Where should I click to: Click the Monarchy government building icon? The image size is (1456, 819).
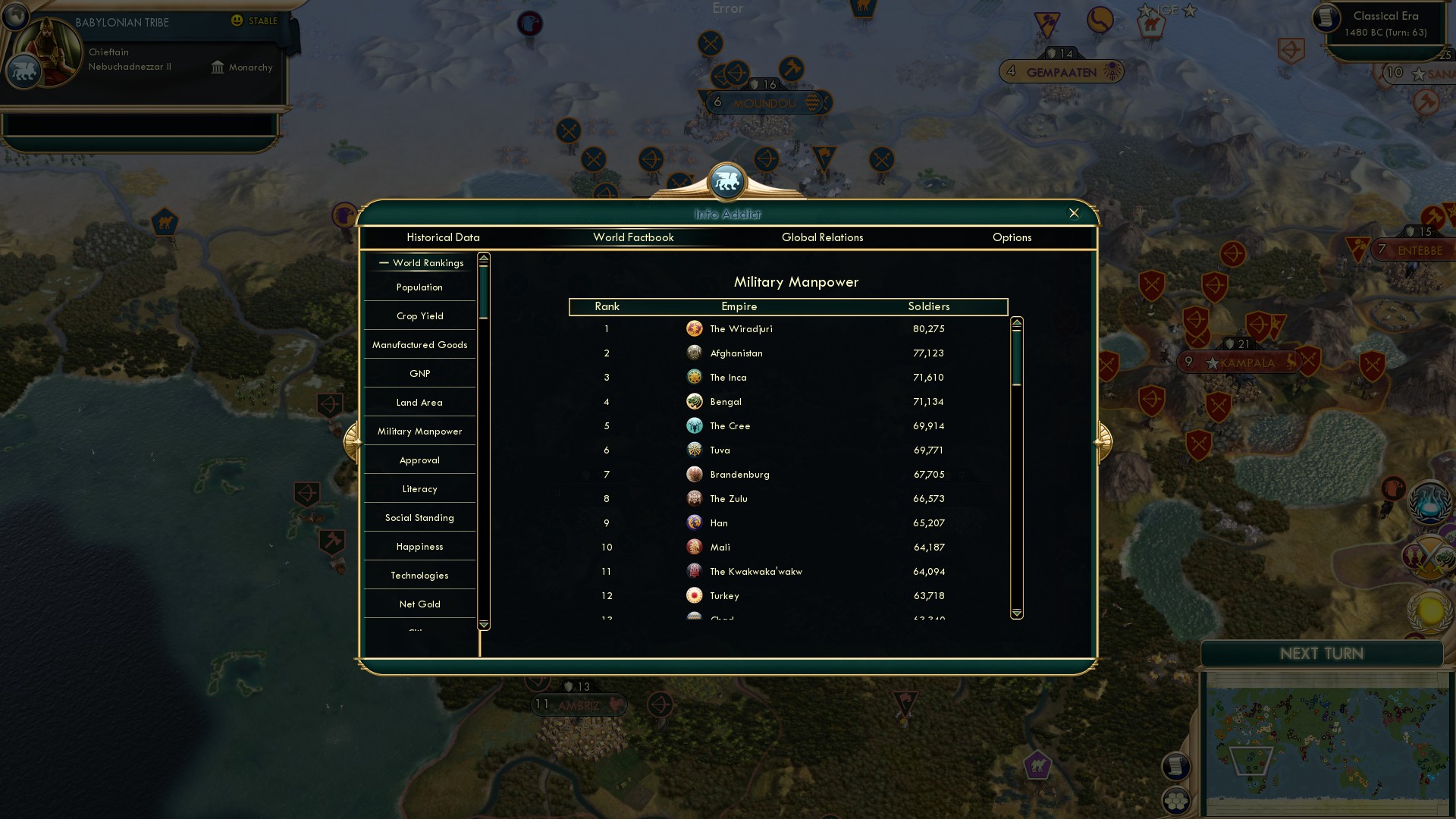[218, 67]
